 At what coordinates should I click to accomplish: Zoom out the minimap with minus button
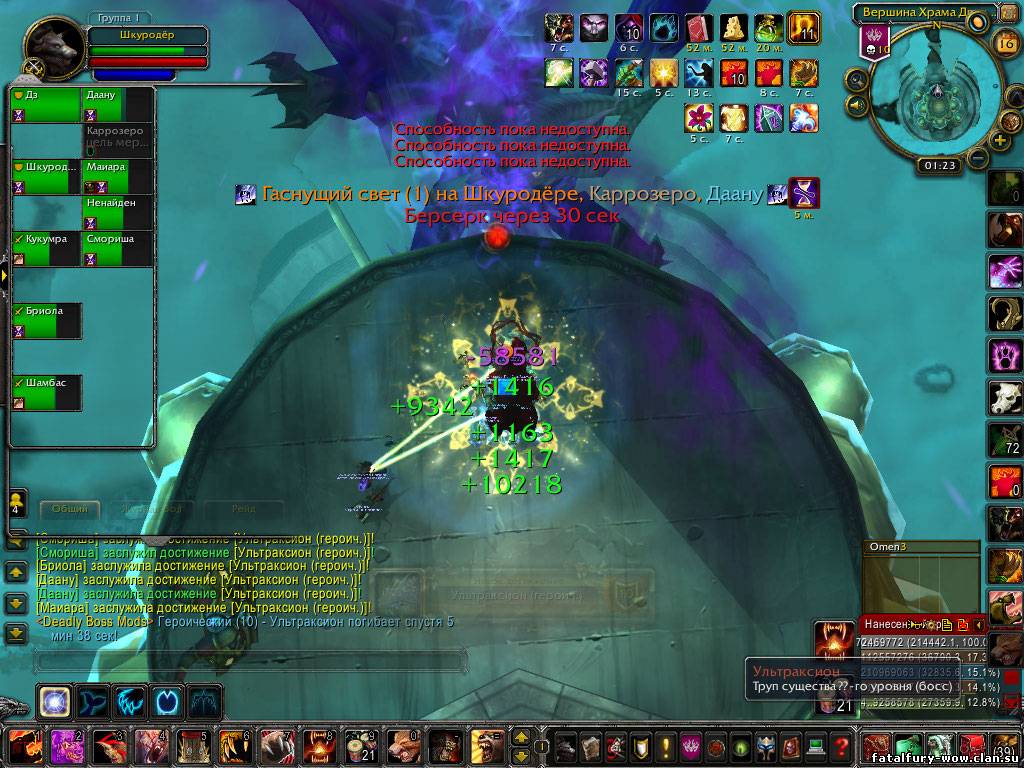pyautogui.click(x=978, y=158)
